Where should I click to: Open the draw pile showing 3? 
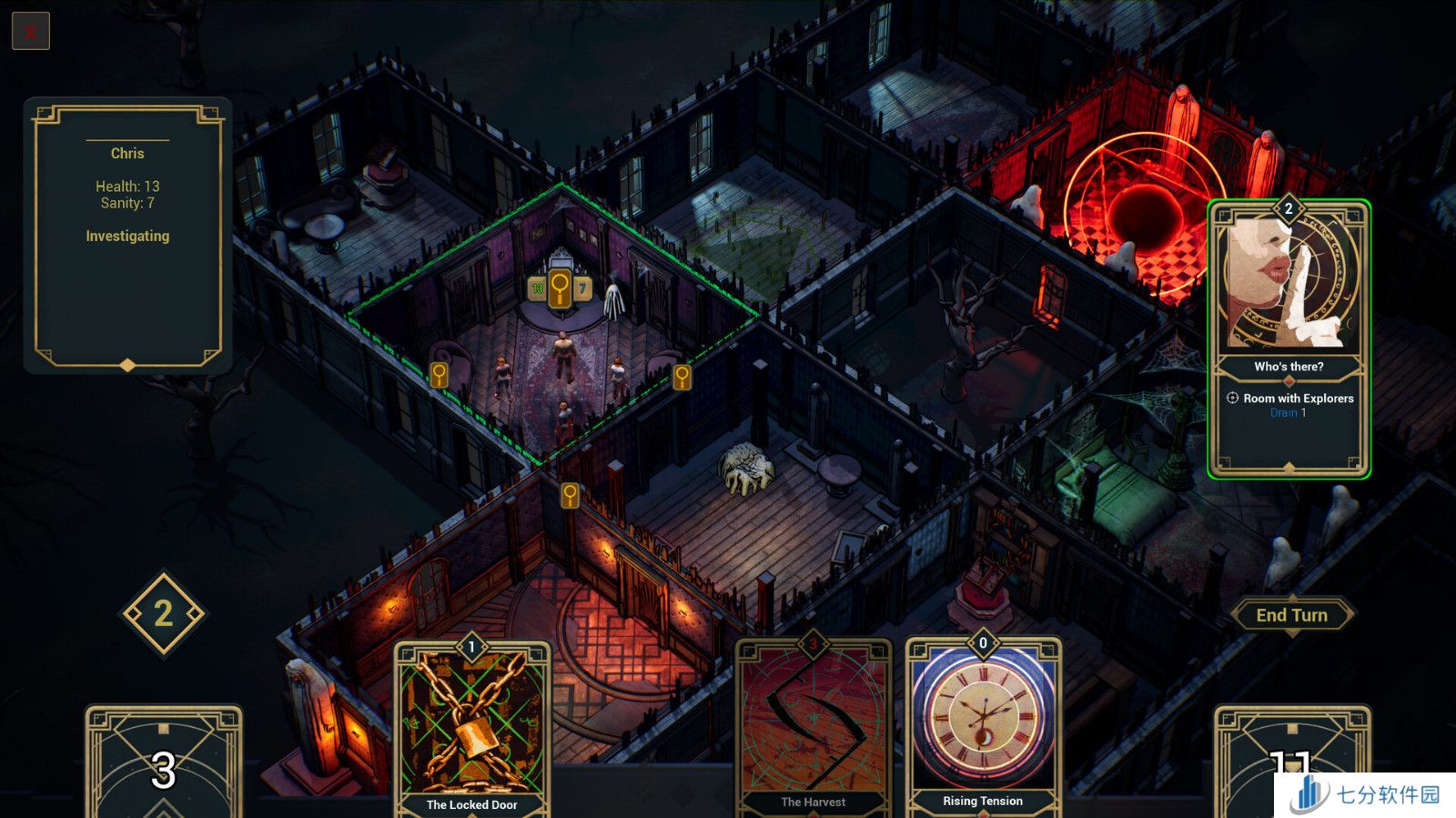(x=164, y=762)
